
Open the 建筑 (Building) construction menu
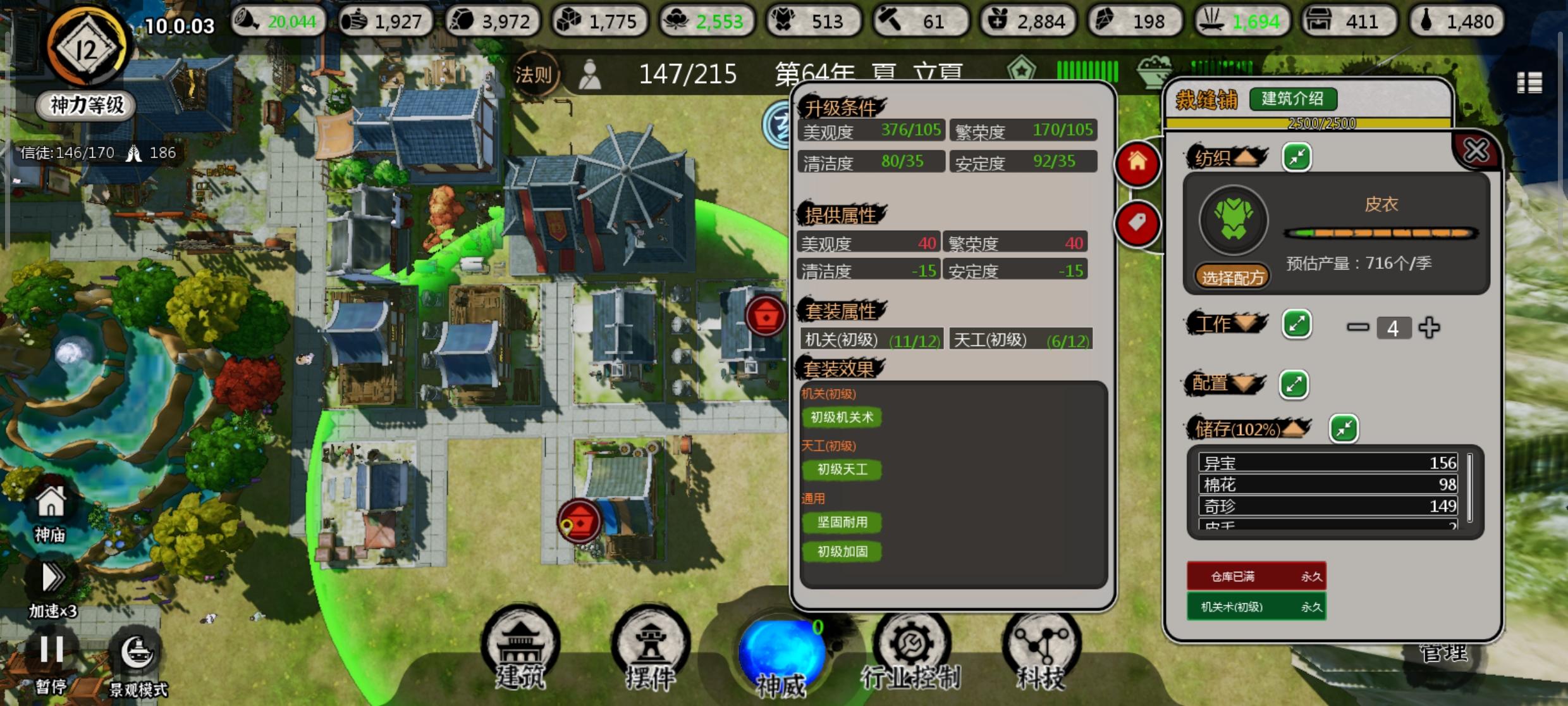520,648
